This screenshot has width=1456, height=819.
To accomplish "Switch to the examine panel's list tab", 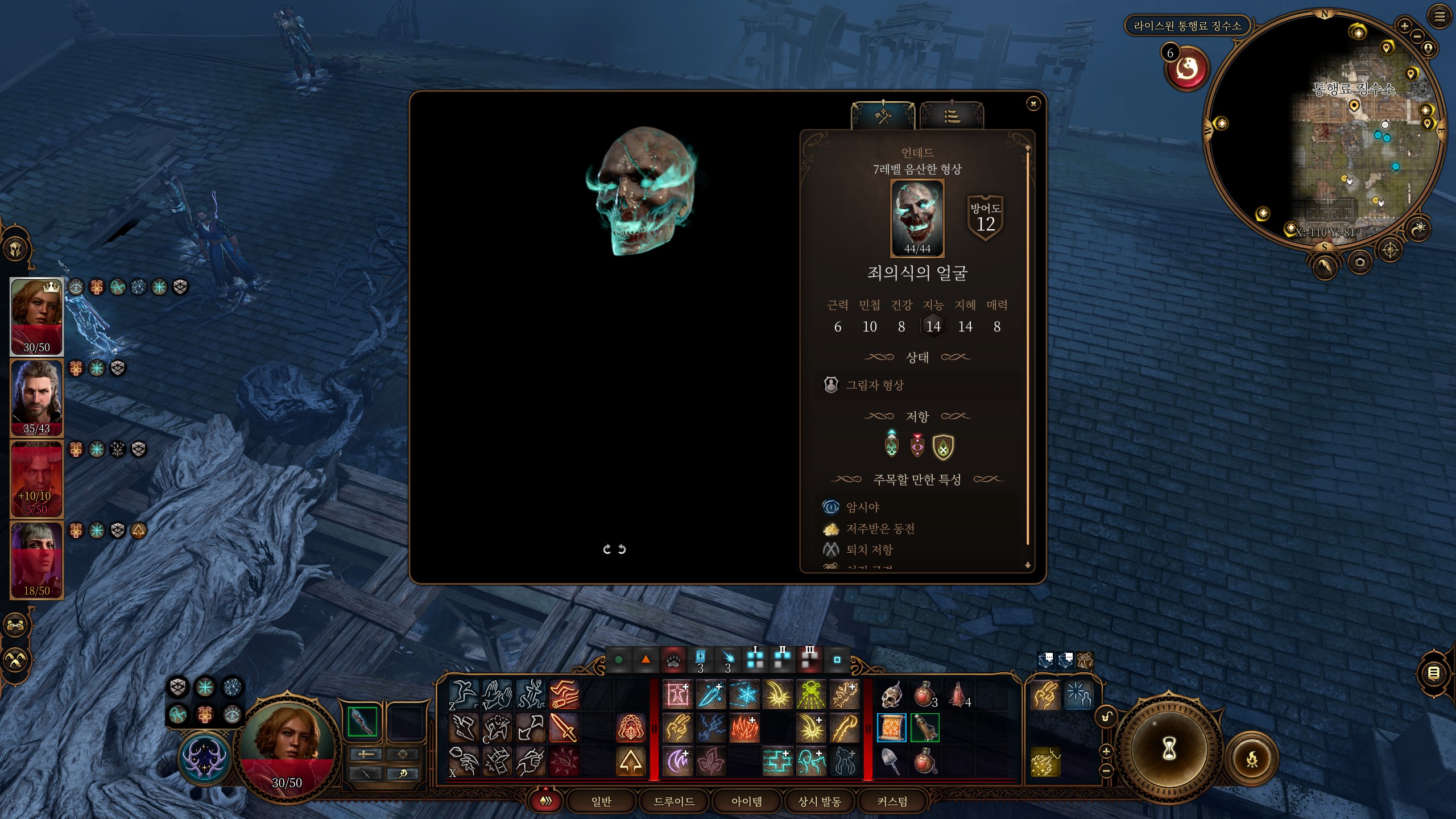I will (x=952, y=117).
